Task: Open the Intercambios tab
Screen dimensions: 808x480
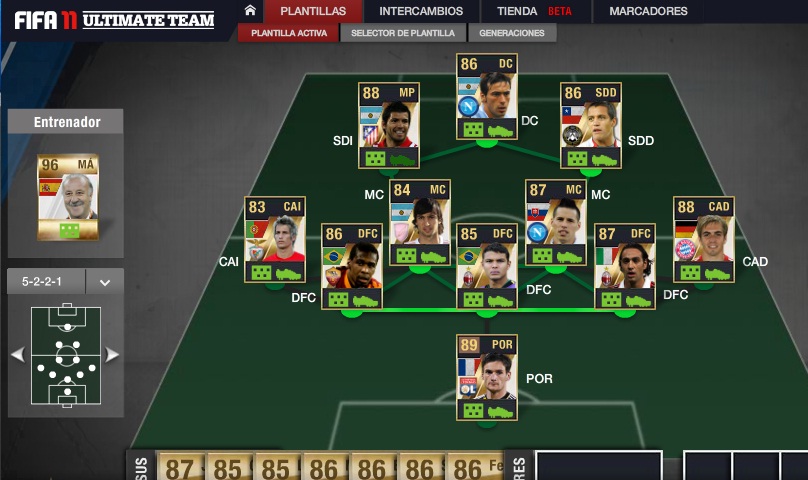Action: point(421,11)
